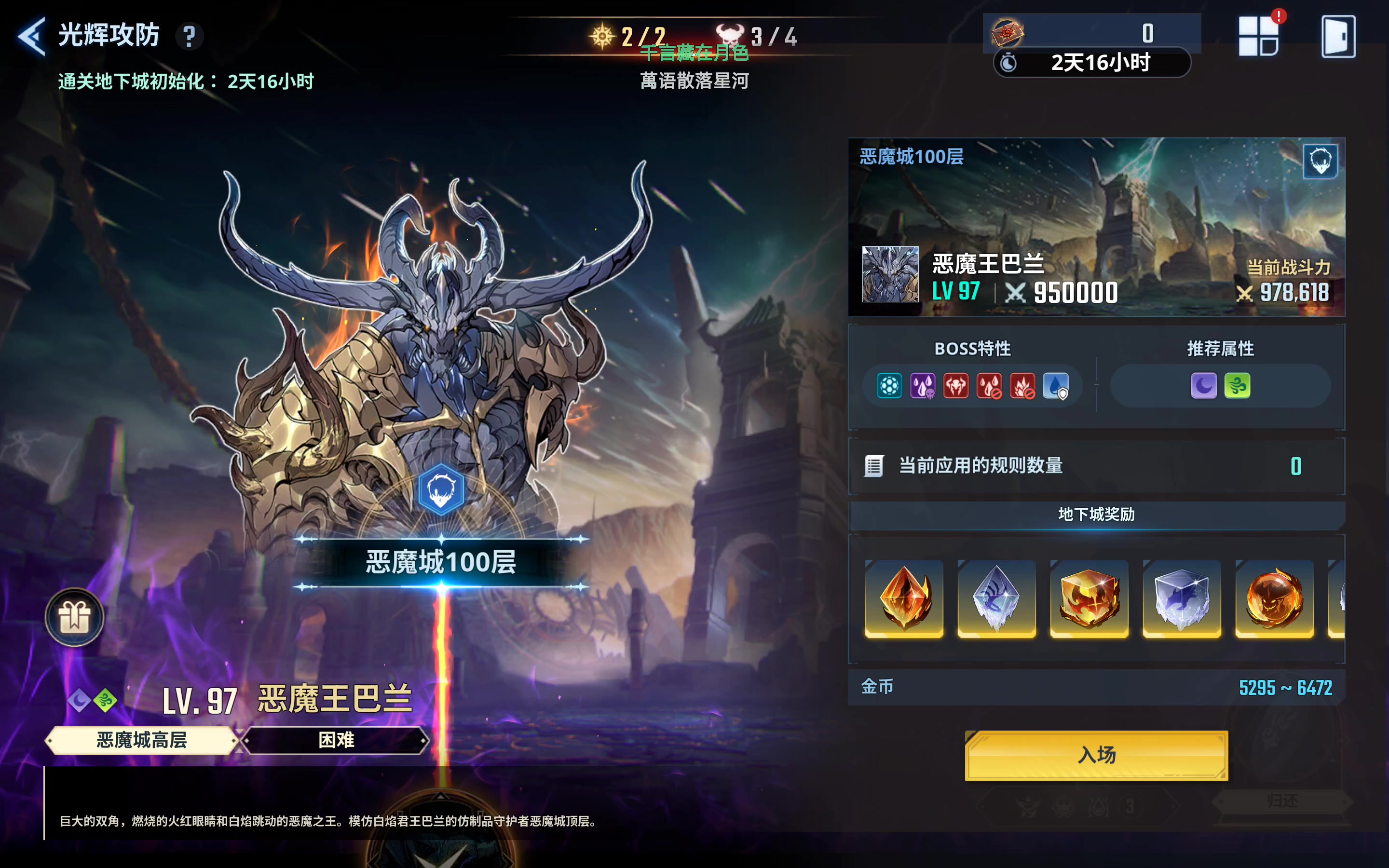Expand the 地下城奖励 rewards section

coord(1096,515)
